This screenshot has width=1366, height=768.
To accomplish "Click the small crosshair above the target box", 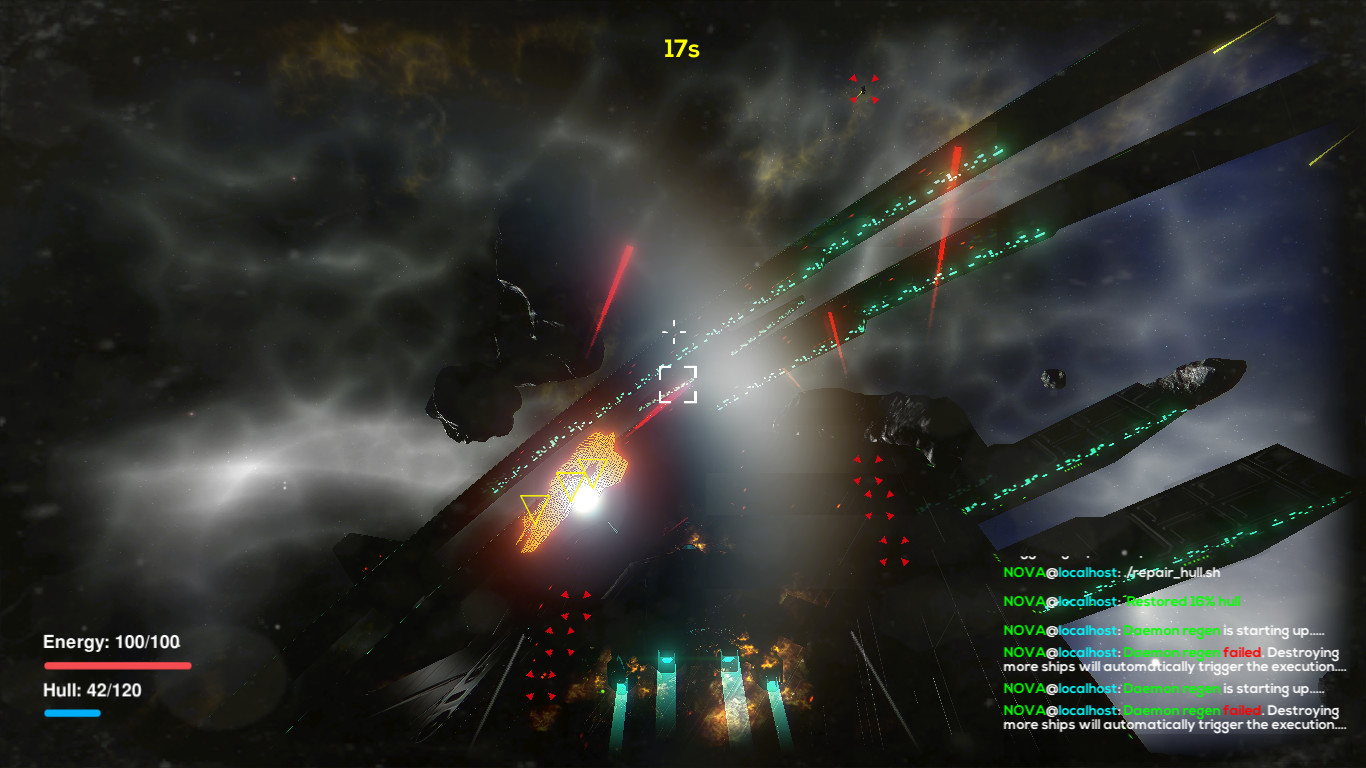I will [675, 332].
